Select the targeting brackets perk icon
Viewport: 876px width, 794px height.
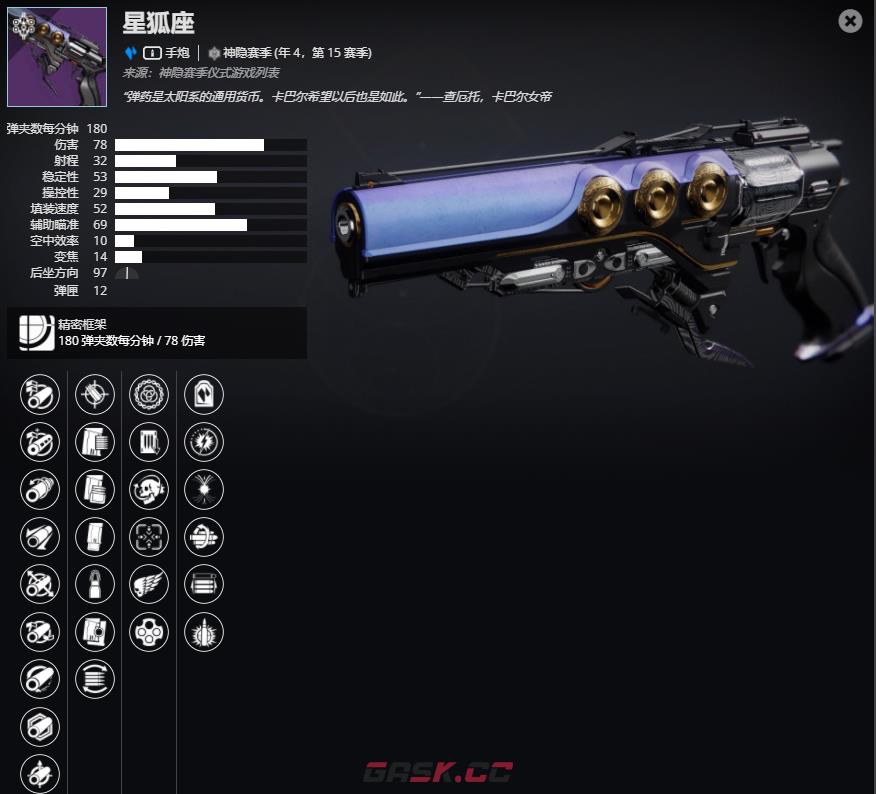coord(149,537)
